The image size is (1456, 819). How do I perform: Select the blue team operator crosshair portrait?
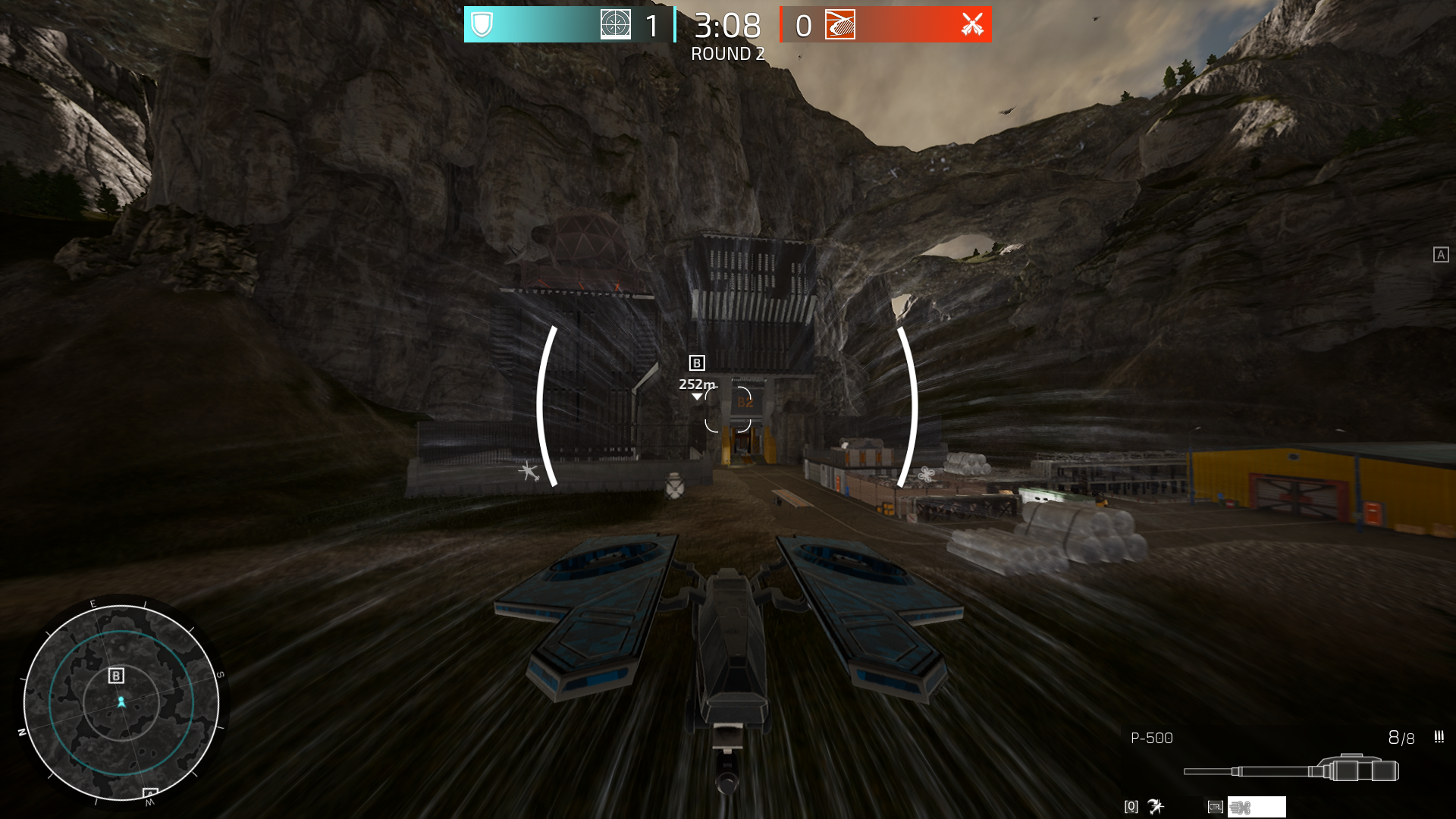click(615, 24)
